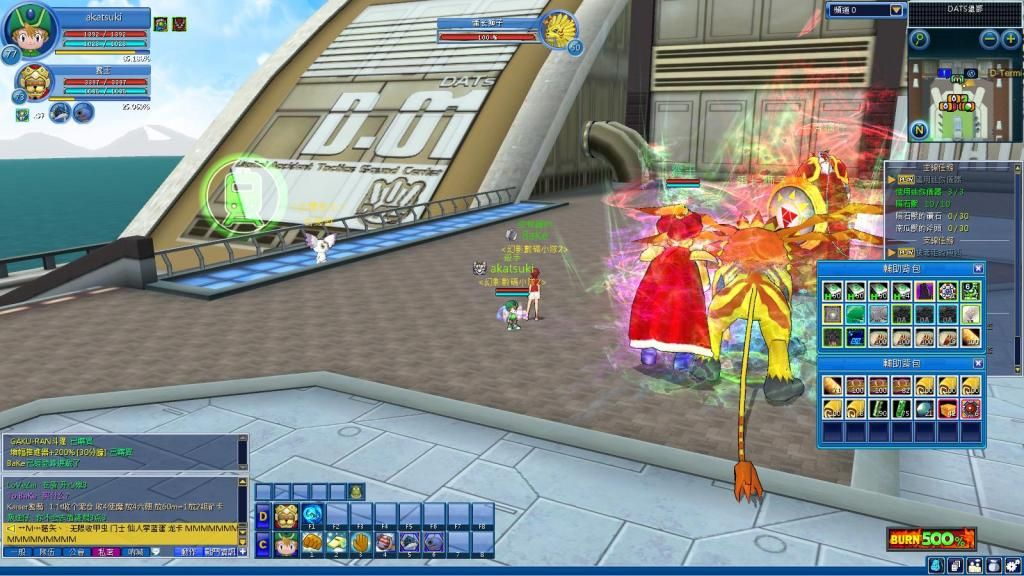Select the frog icon above the hotbar
The image size is (1024, 576).
[x=357, y=491]
